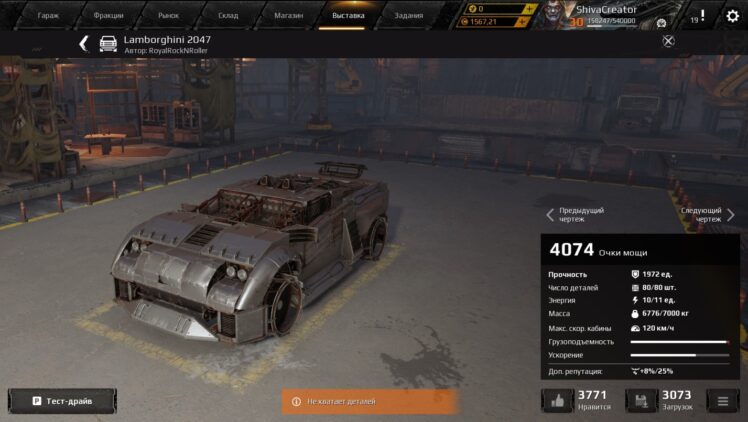Like the blueprint with the thumbs-up button
Image resolution: width=748 pixels, height=422 pixels.
point(556,401)
